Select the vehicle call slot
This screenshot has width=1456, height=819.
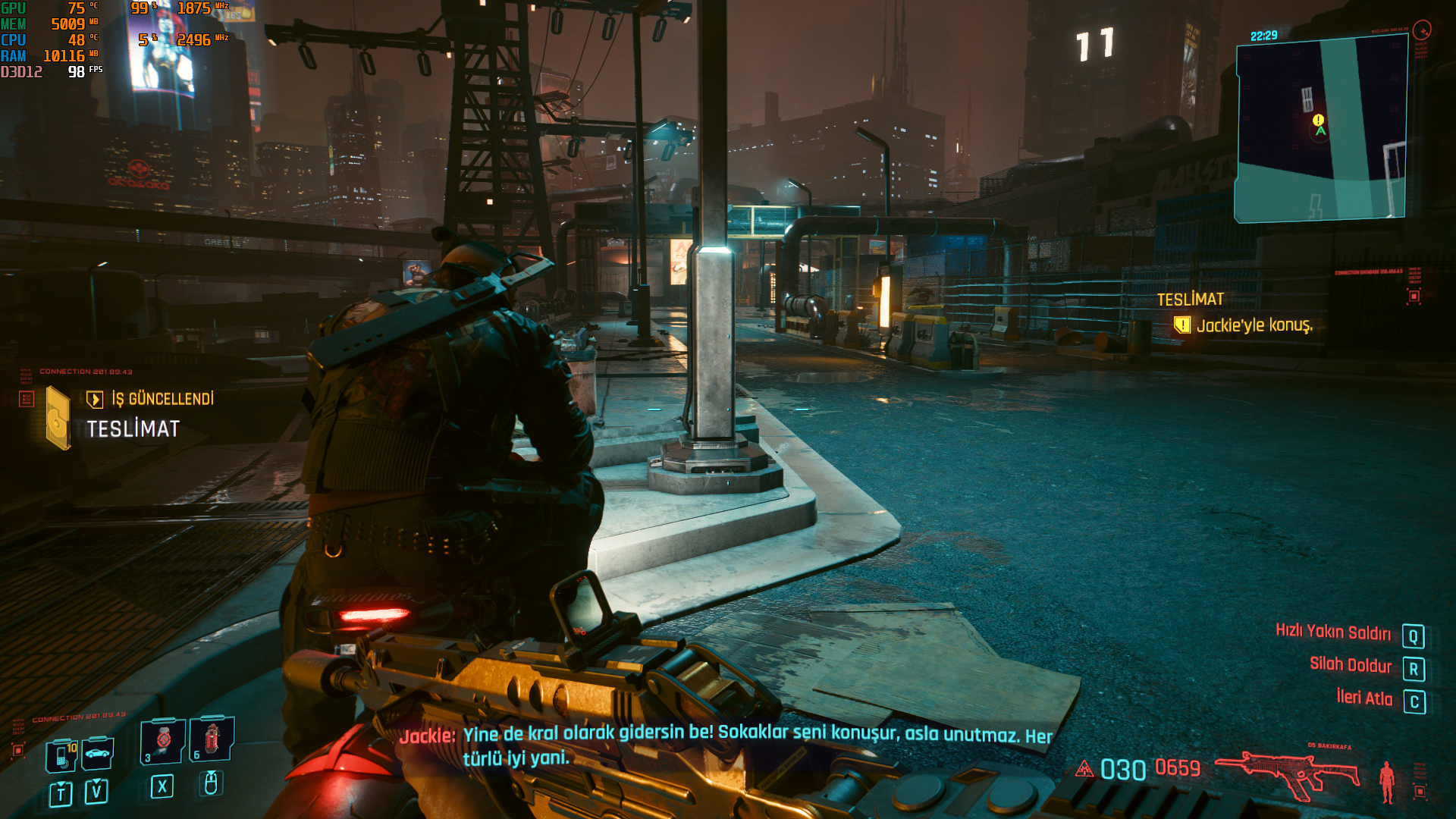tap(98, 753)
